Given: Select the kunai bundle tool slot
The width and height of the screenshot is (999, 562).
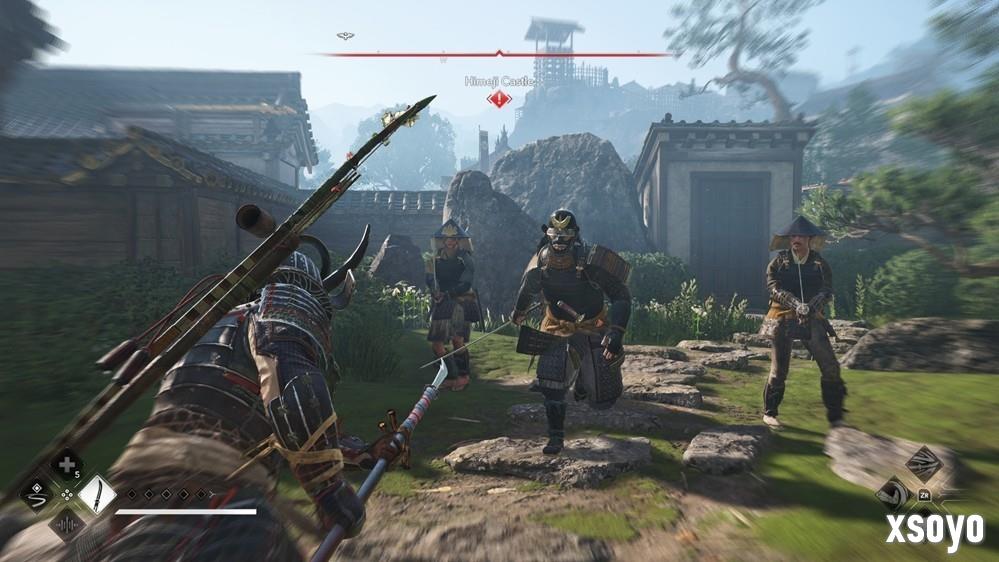Looking at the screenshot, I should click(923, 464).
